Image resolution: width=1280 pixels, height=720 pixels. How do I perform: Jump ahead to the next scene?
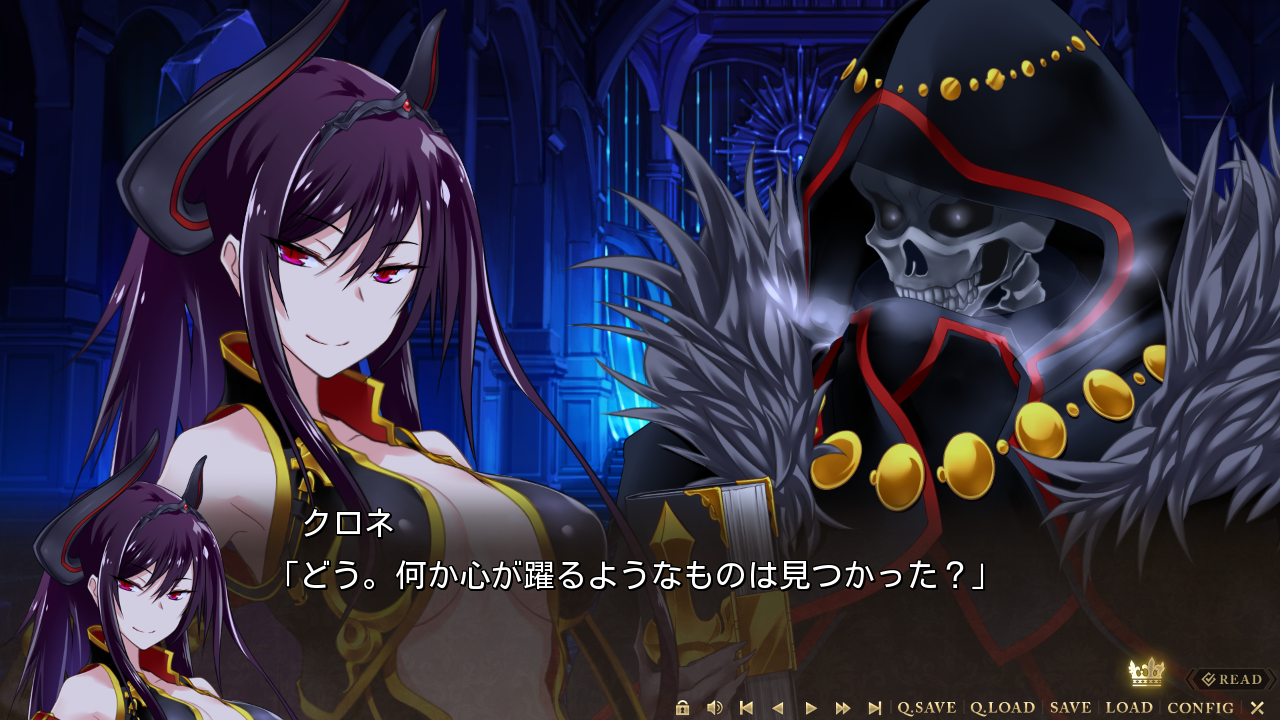(875, 708)
